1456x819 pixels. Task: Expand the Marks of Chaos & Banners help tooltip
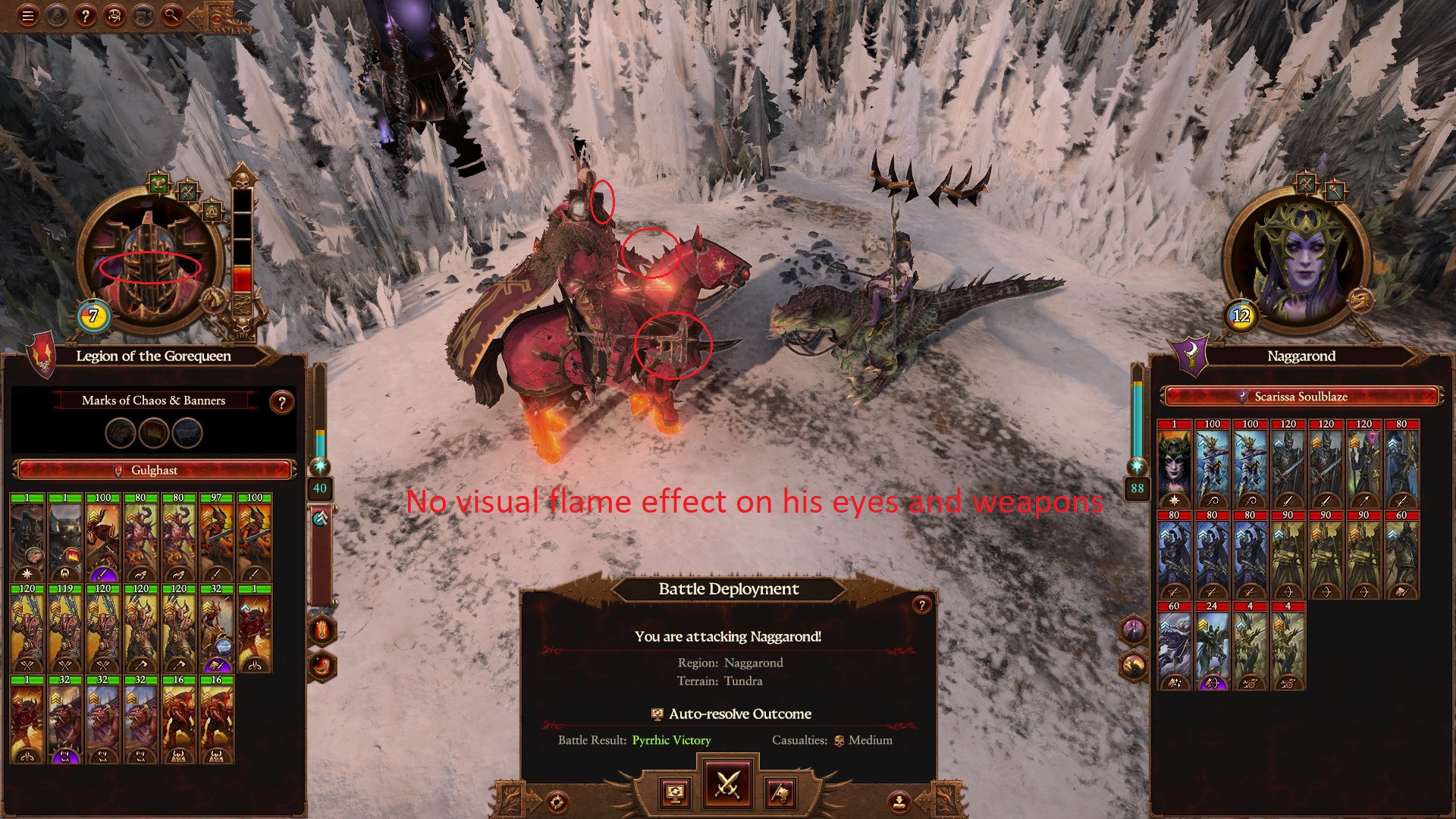[281, 400]
